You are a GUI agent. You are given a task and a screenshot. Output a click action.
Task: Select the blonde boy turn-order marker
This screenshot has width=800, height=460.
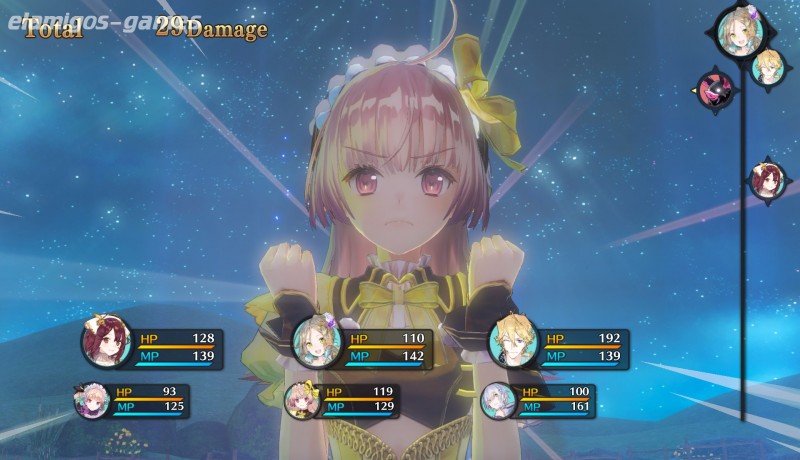(x=770, y=67)
